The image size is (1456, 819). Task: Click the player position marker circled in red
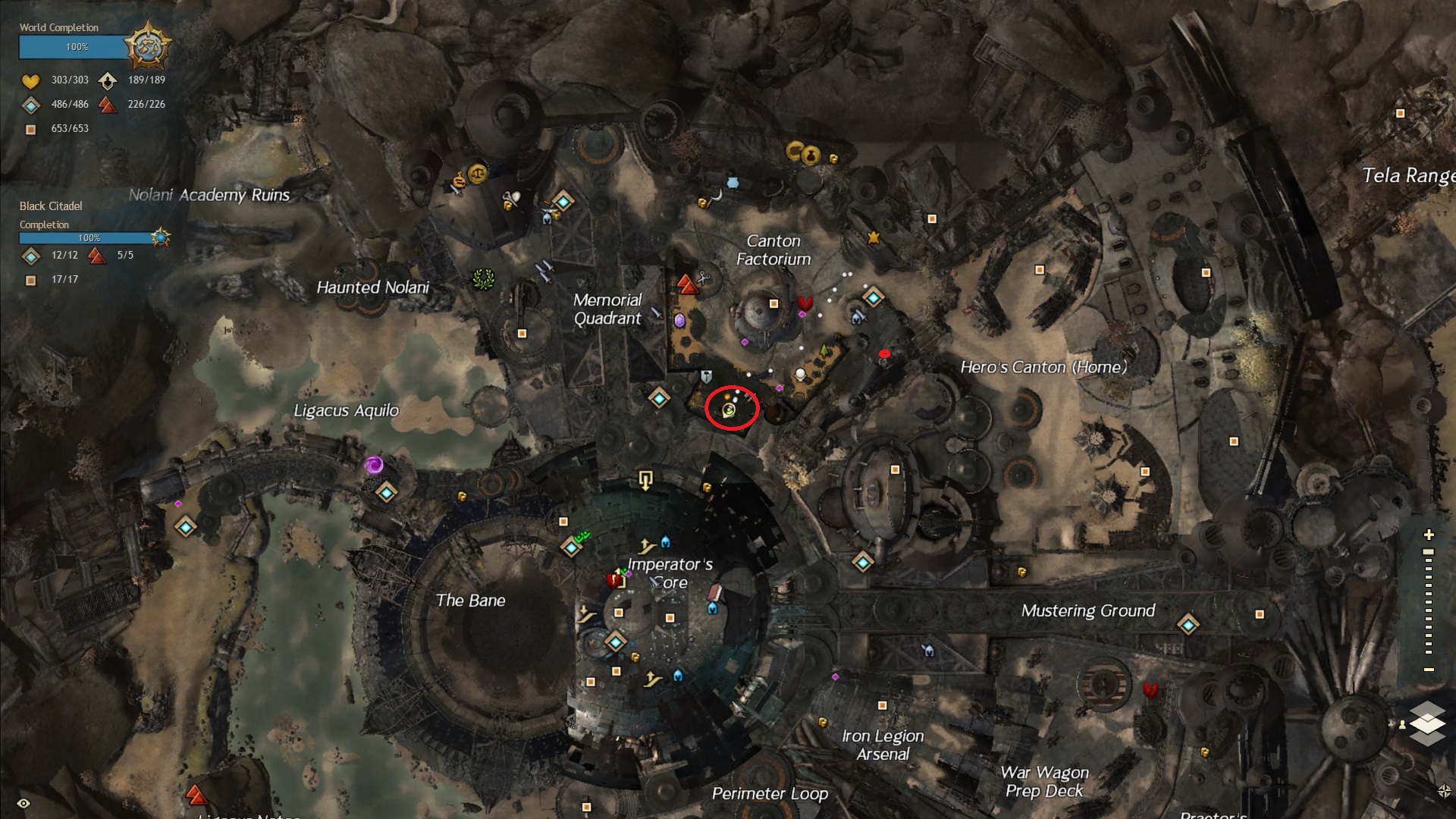(x=730, y=410)
